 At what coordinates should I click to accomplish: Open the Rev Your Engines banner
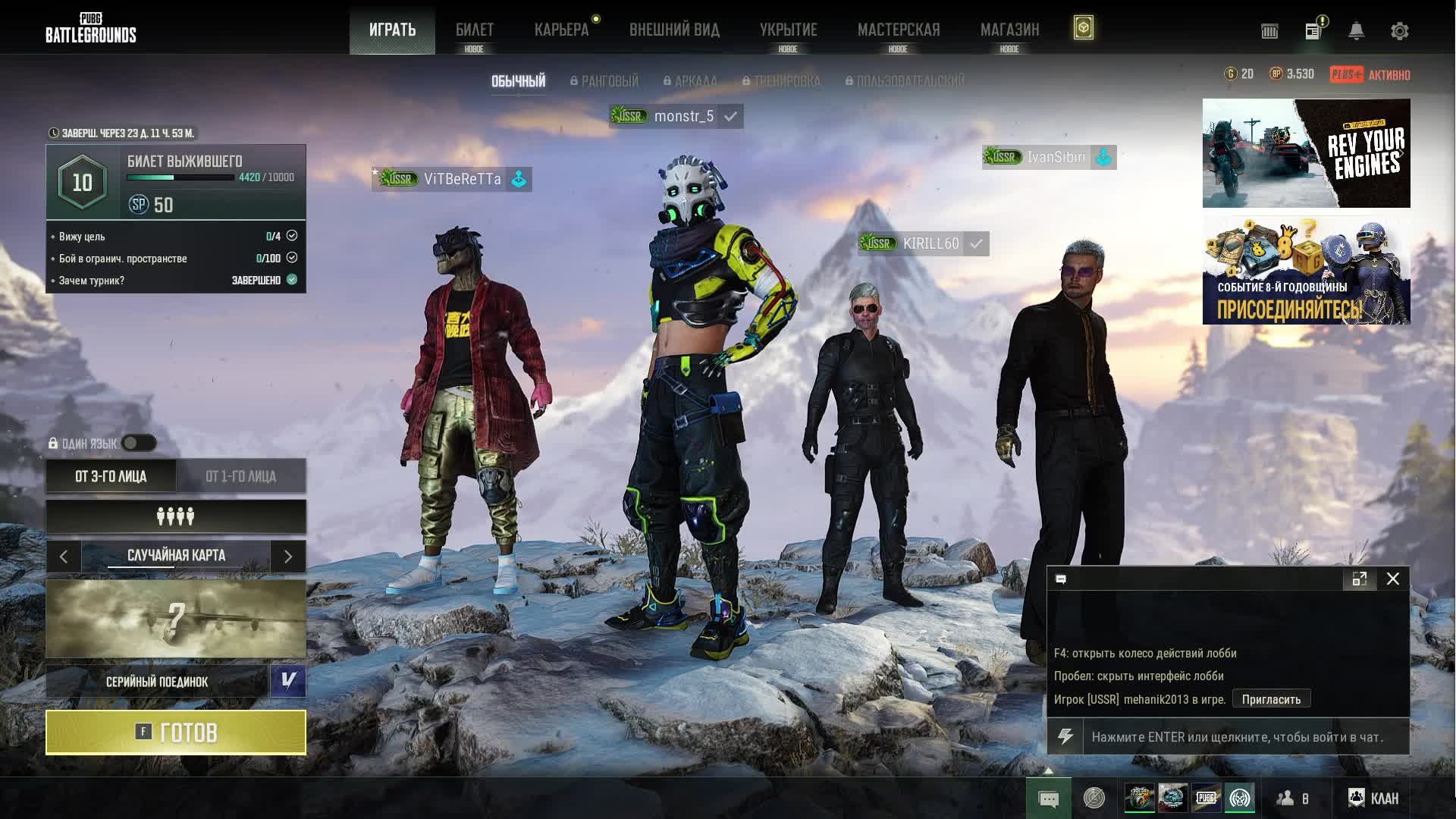coord(1306,153)
